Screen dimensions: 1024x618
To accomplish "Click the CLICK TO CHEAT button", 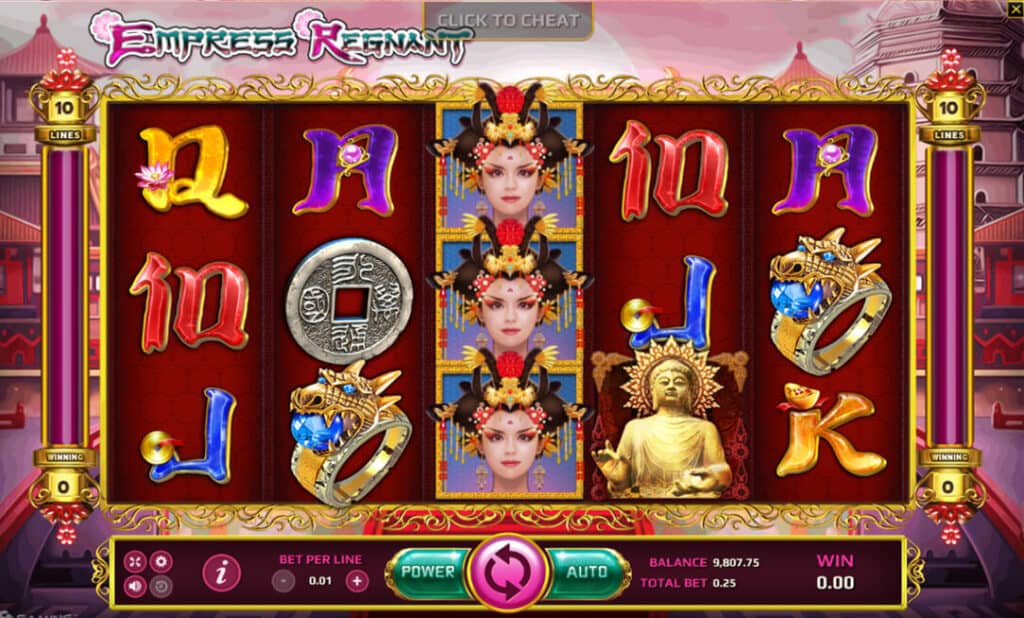I will pos(508,20).
